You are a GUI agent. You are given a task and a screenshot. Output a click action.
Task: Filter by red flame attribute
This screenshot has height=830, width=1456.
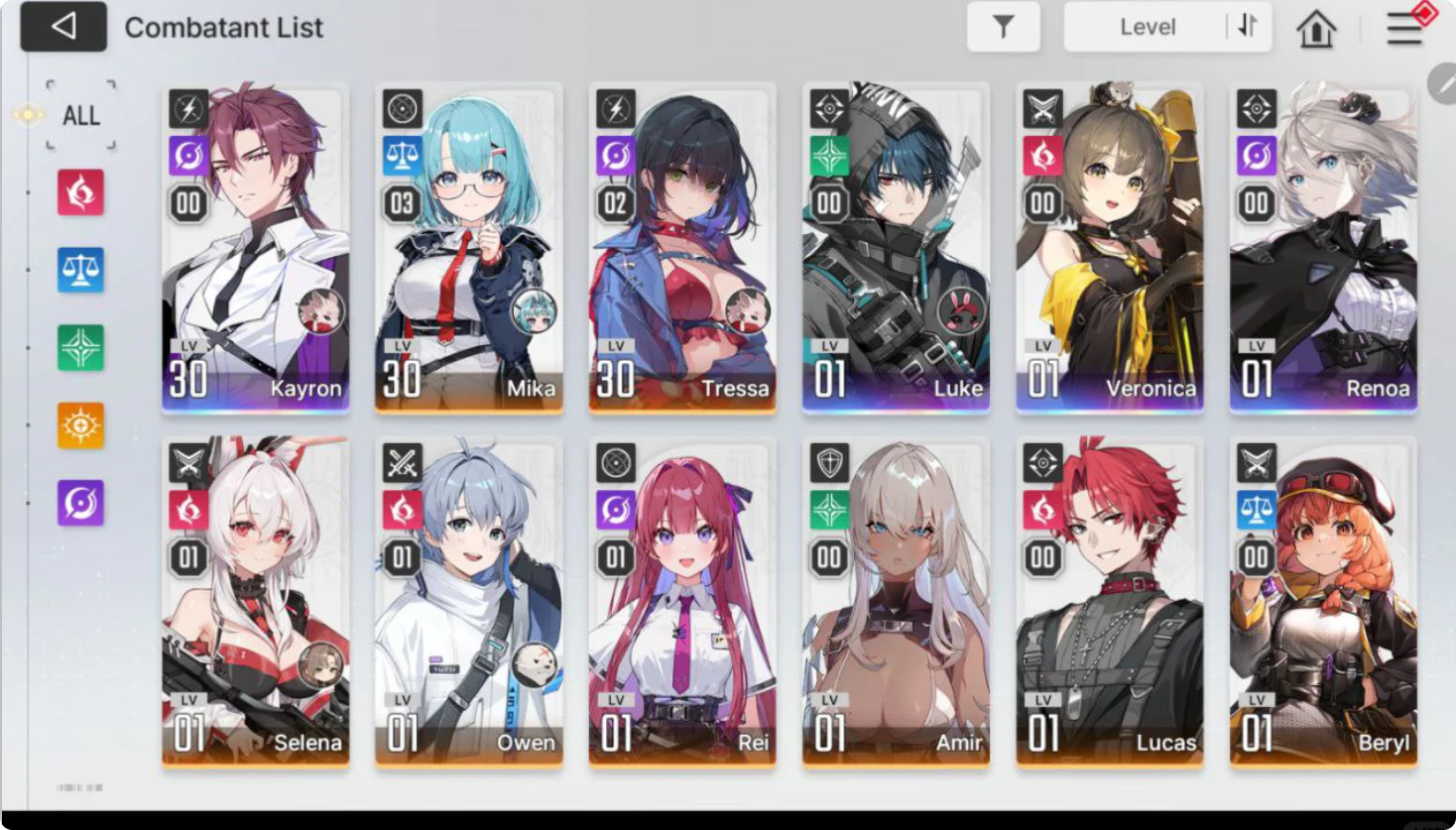tap(80, 191)
